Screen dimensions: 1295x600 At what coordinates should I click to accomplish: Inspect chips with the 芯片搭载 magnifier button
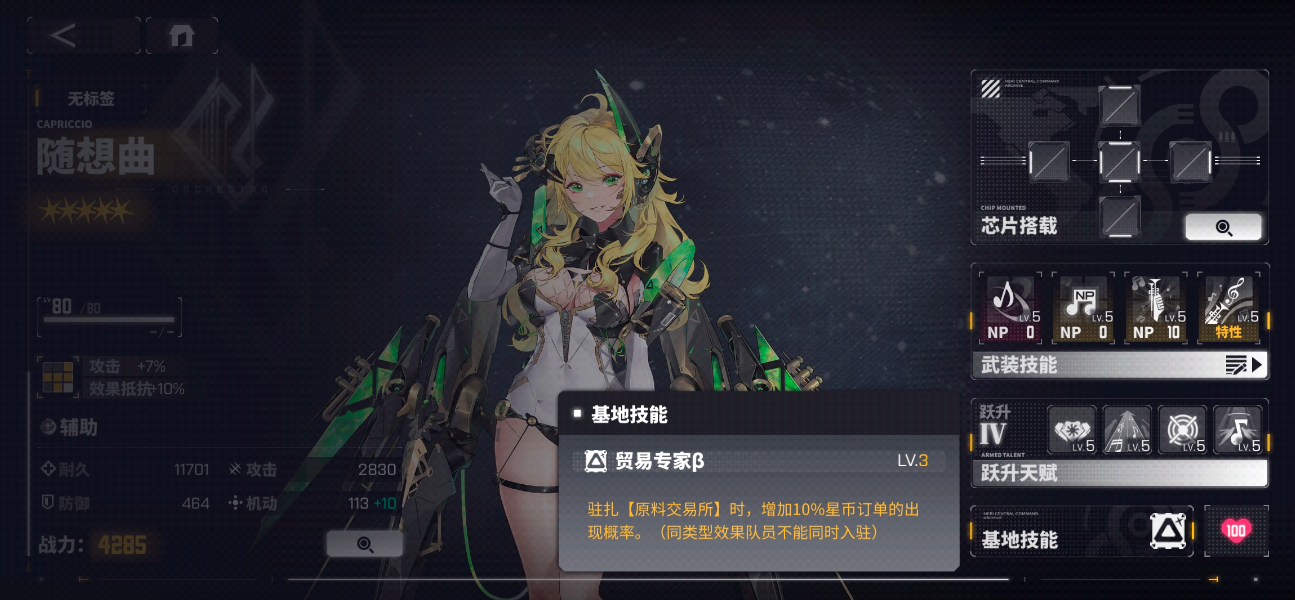1223,227
